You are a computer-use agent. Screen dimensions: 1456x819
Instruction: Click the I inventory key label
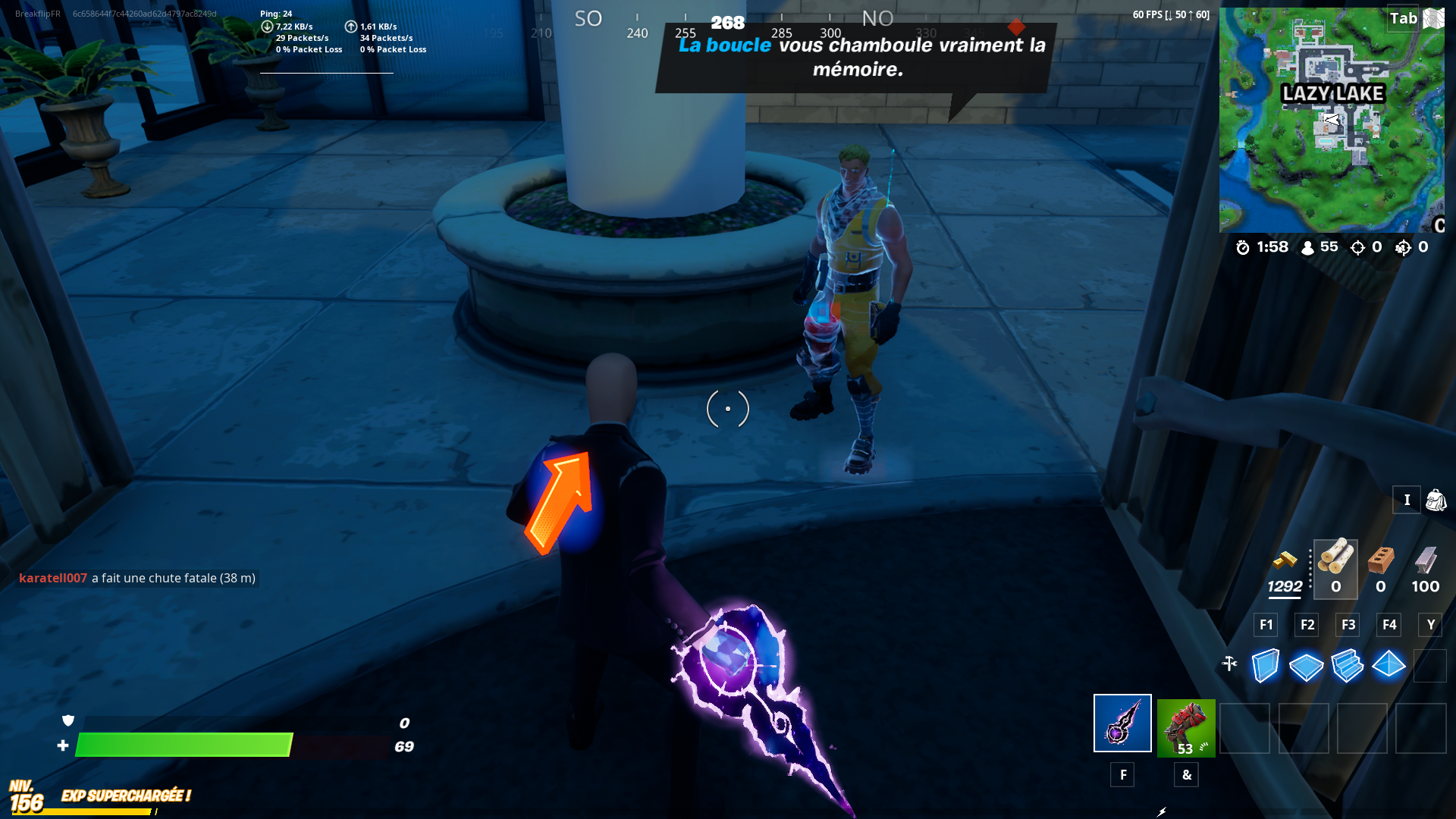(1407, 500)
